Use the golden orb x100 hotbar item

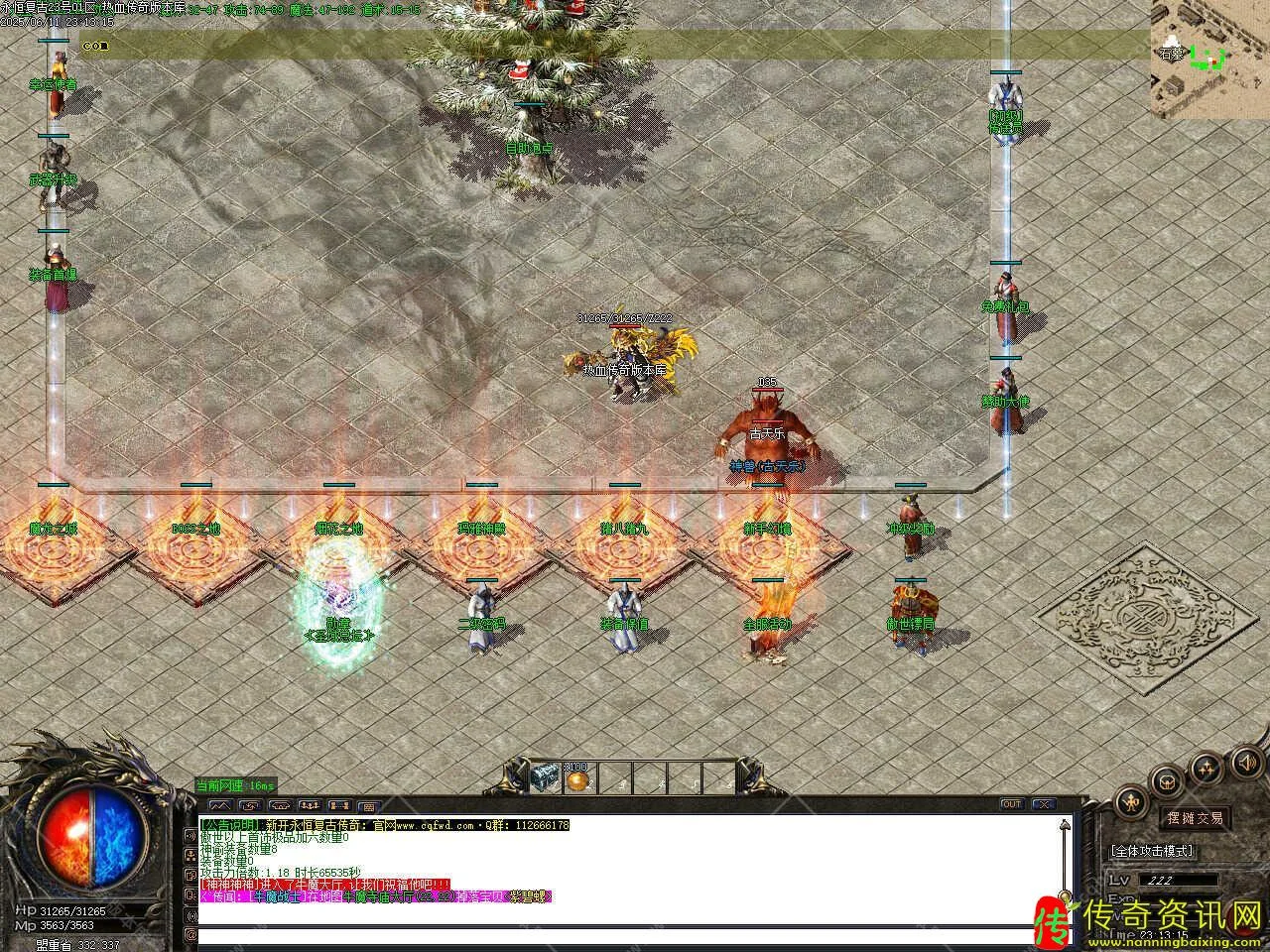pyautogui.click(x=576, y=778)
